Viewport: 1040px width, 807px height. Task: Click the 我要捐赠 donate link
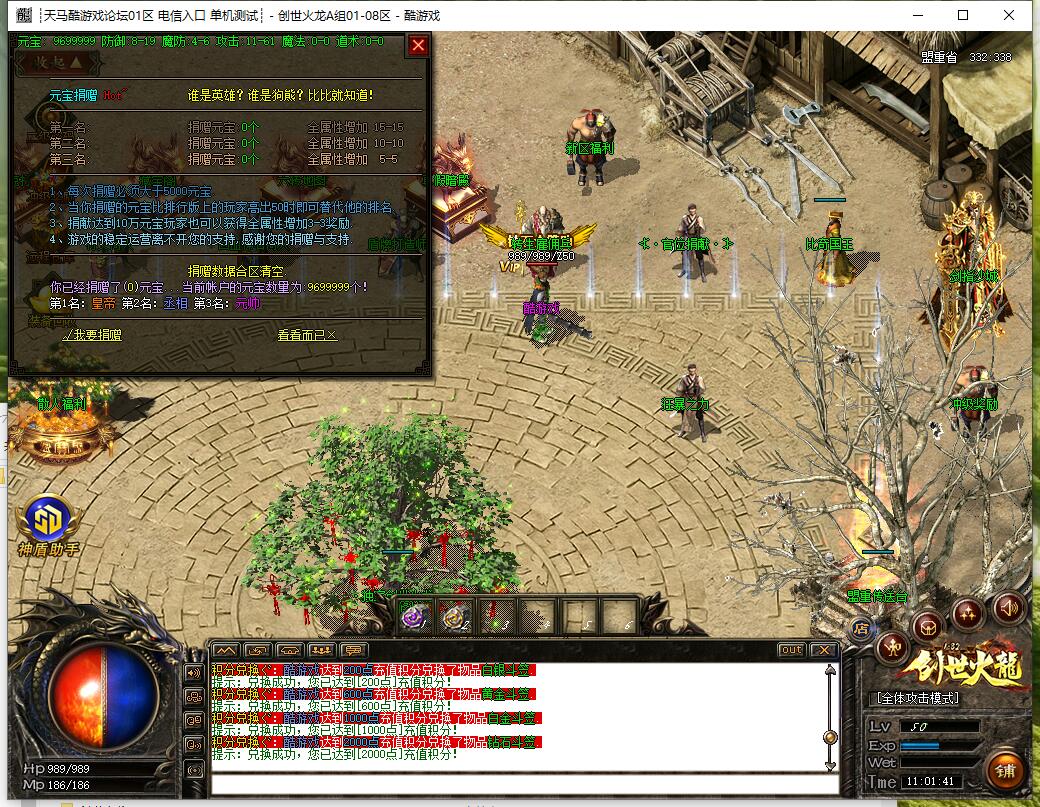pyautogui.click(x=91, y=336)
